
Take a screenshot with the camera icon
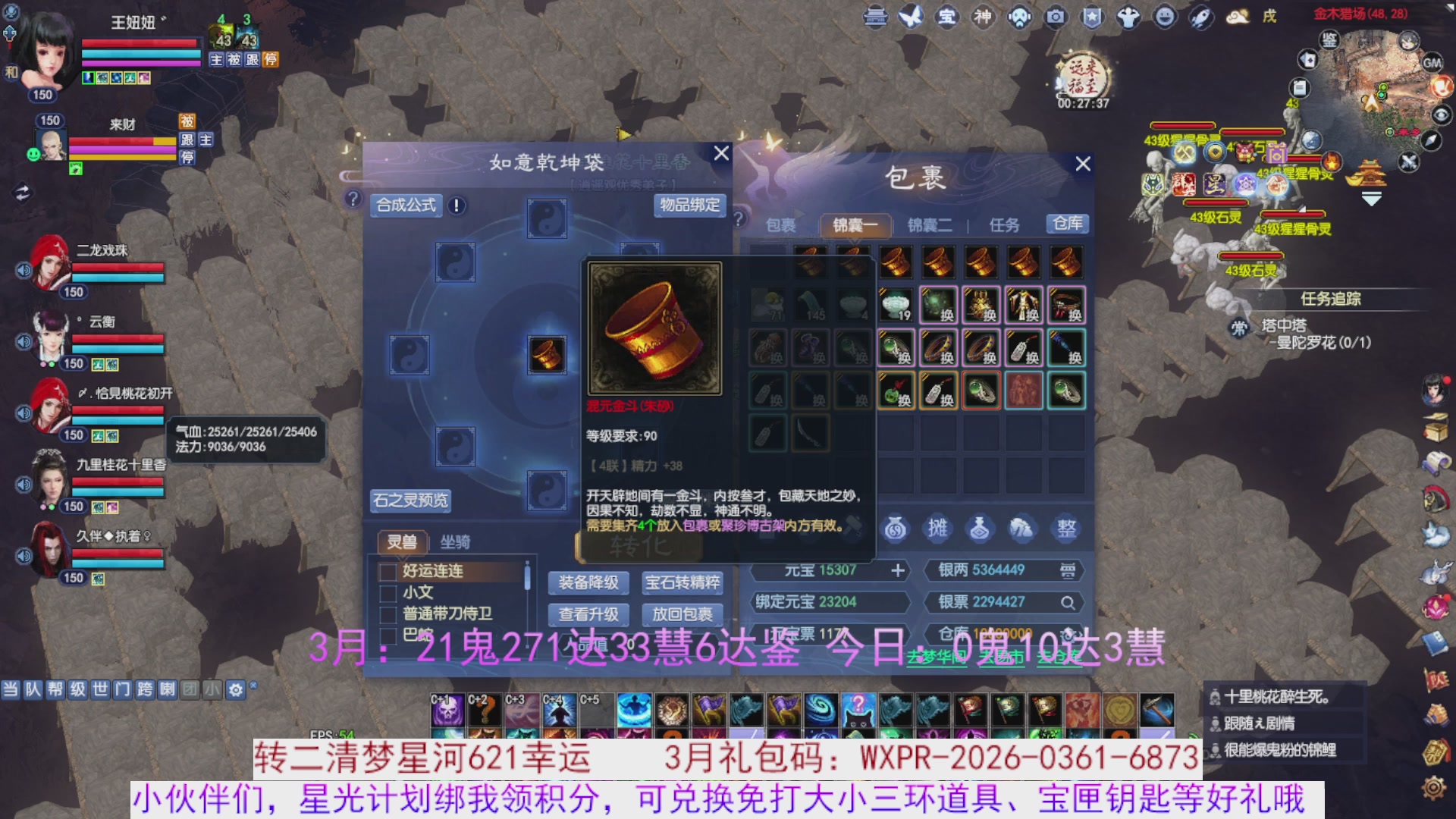(1054, 17)
